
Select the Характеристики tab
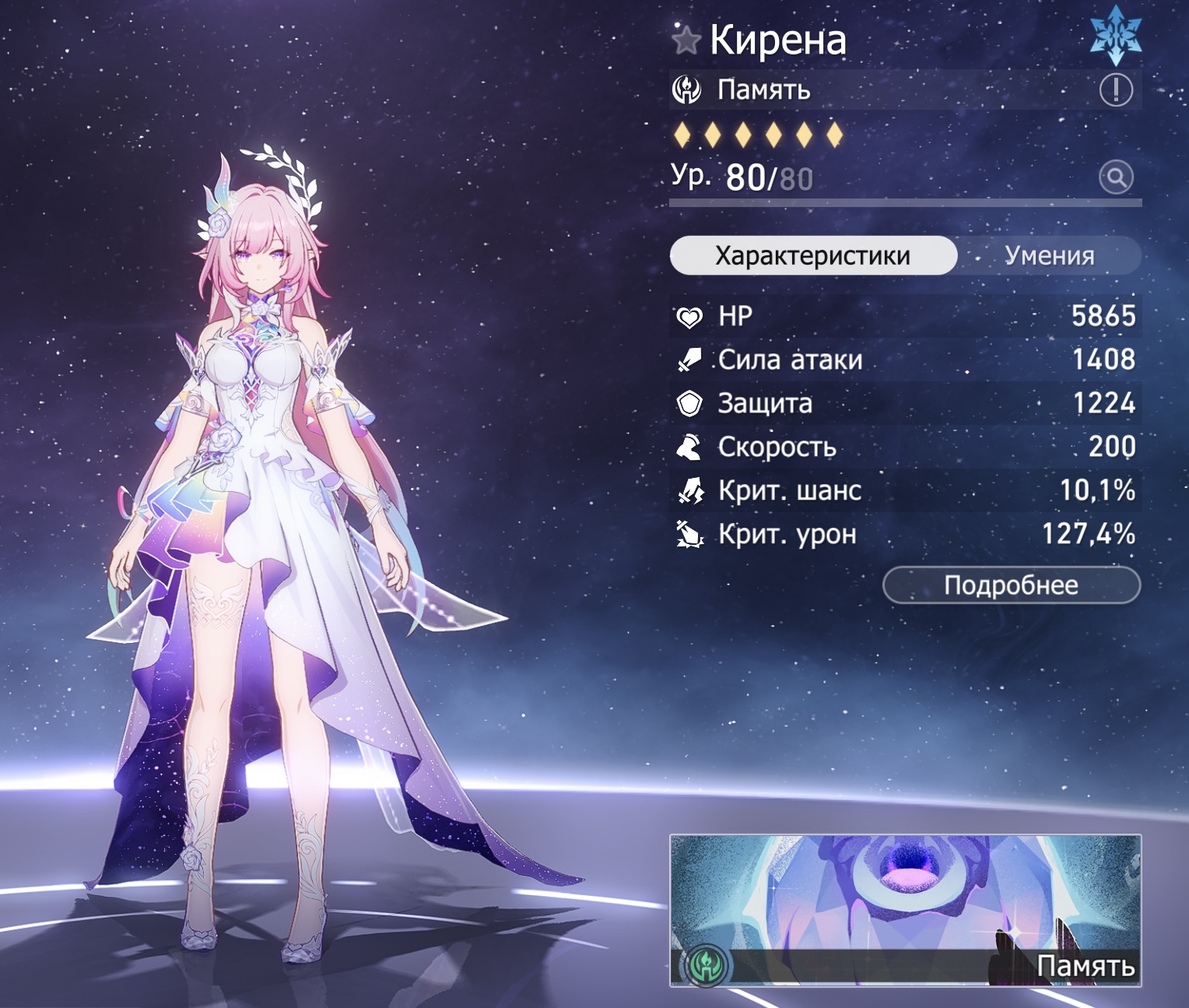813,255
